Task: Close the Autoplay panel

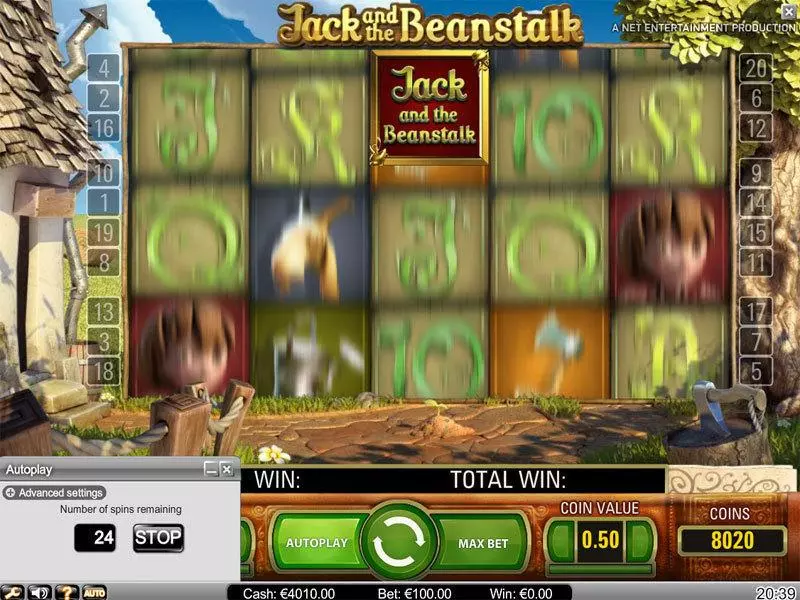Action: click(x=227, y=468)
